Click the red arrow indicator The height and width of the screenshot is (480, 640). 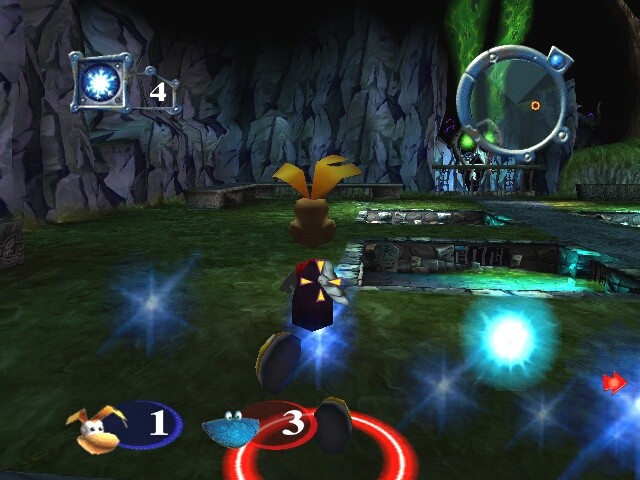coord(614,382)
